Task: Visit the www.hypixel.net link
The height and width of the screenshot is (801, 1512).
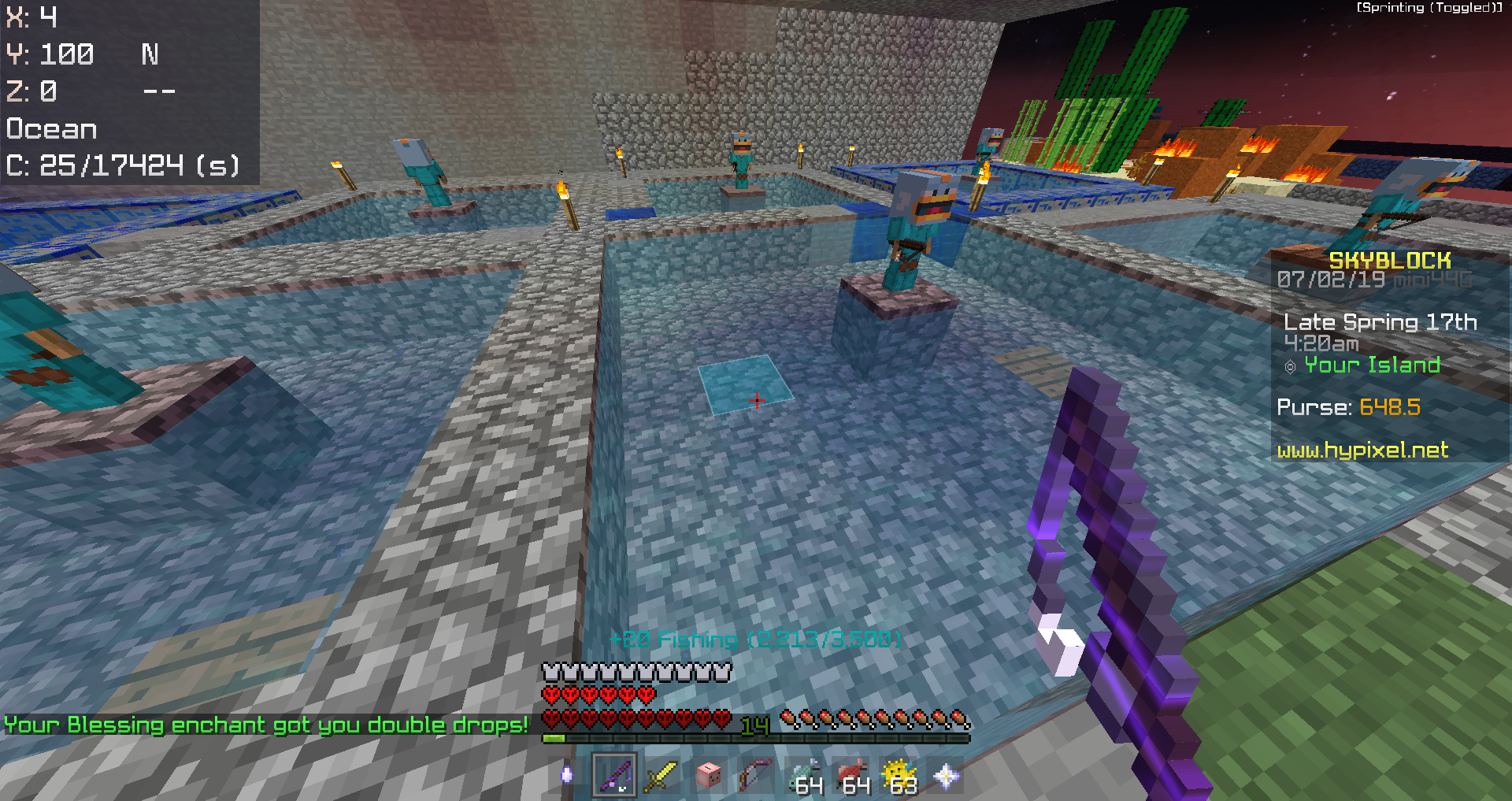Action: pyautogui.click(x=1362, y=451)
